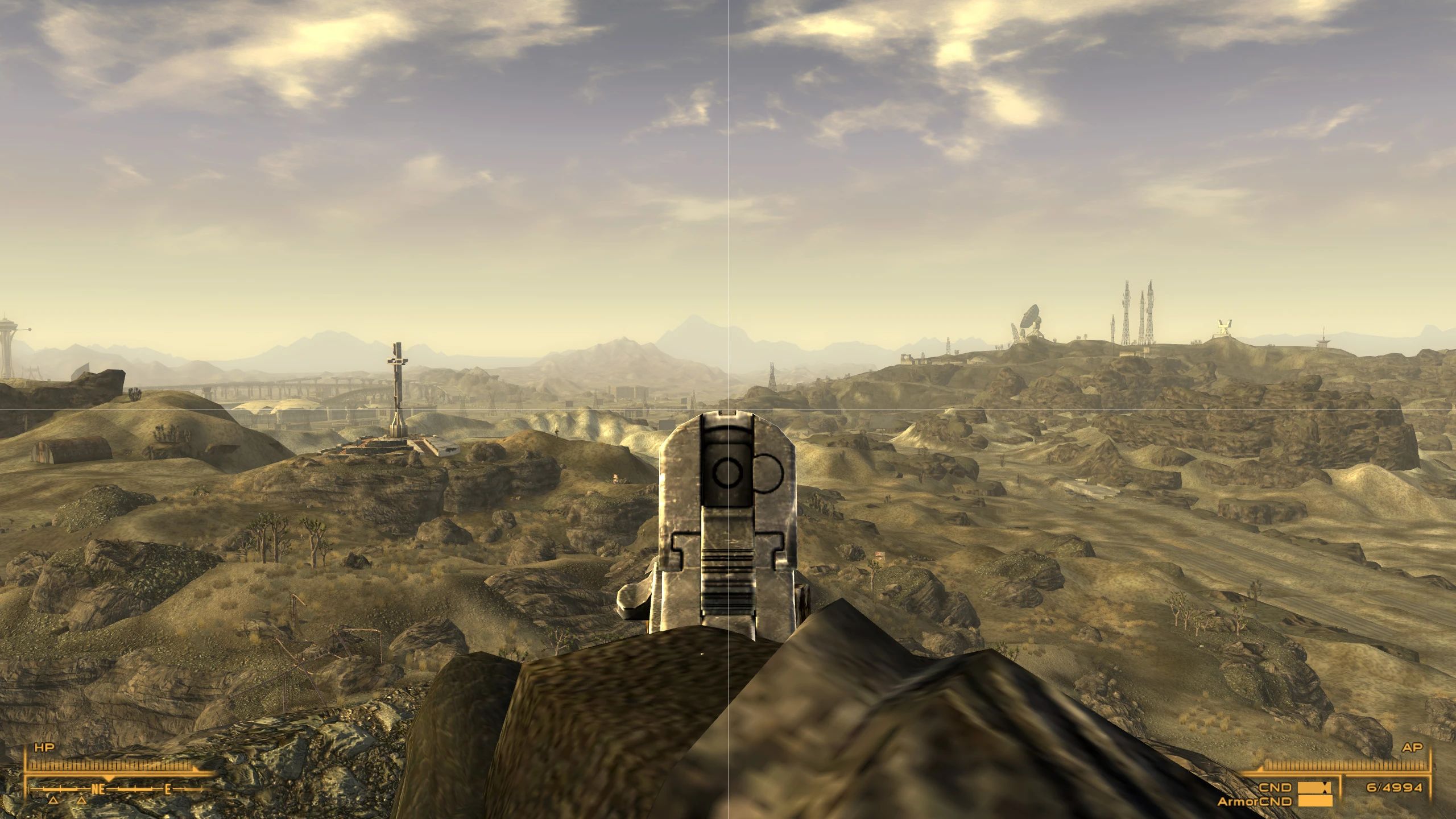Screen dimensions: 1456x819
Task: Click the crosshair at screen center
Action: tap(728, 409)
